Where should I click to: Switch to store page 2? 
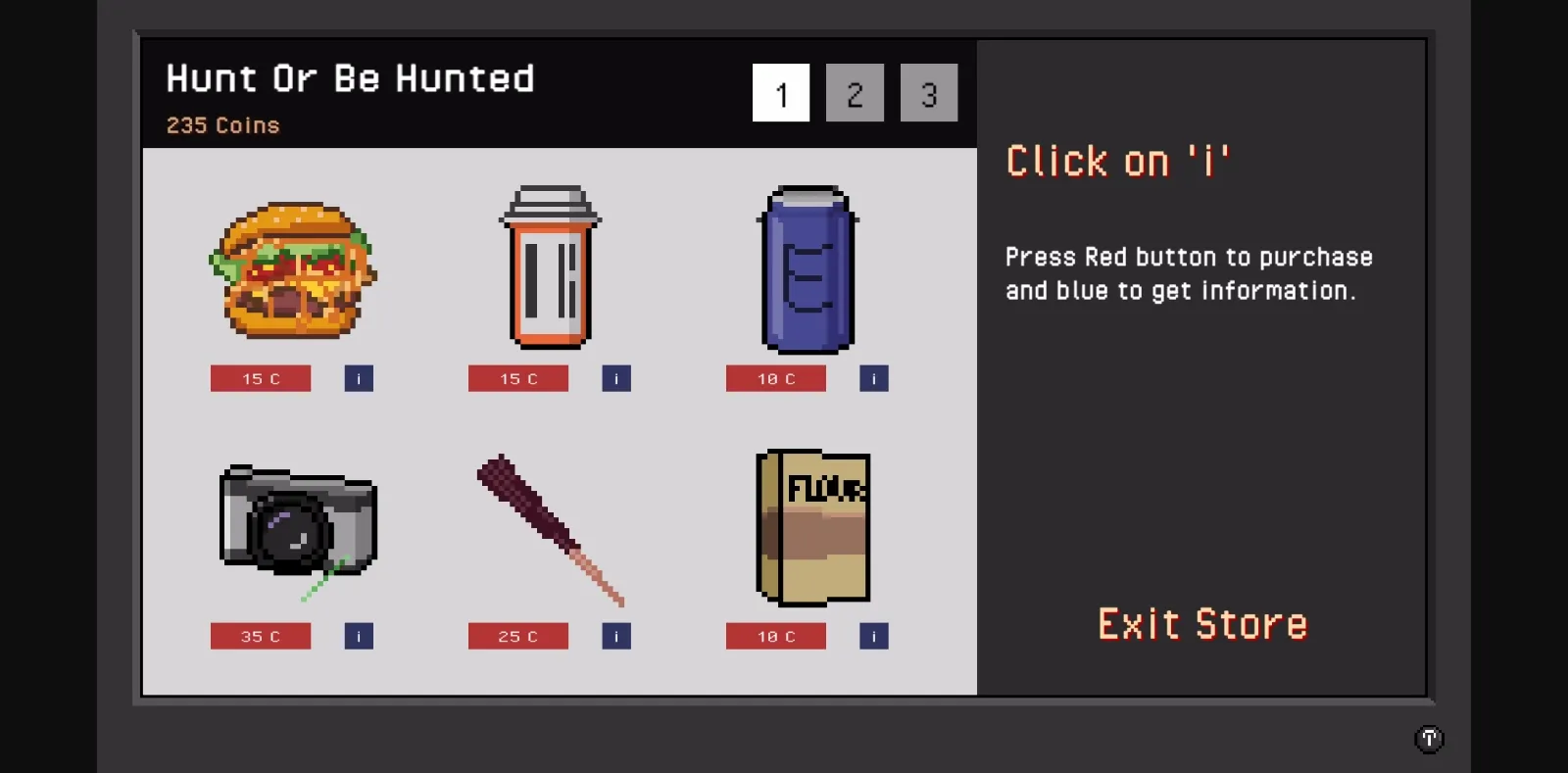pyautogui.click(x=855, y=93)
